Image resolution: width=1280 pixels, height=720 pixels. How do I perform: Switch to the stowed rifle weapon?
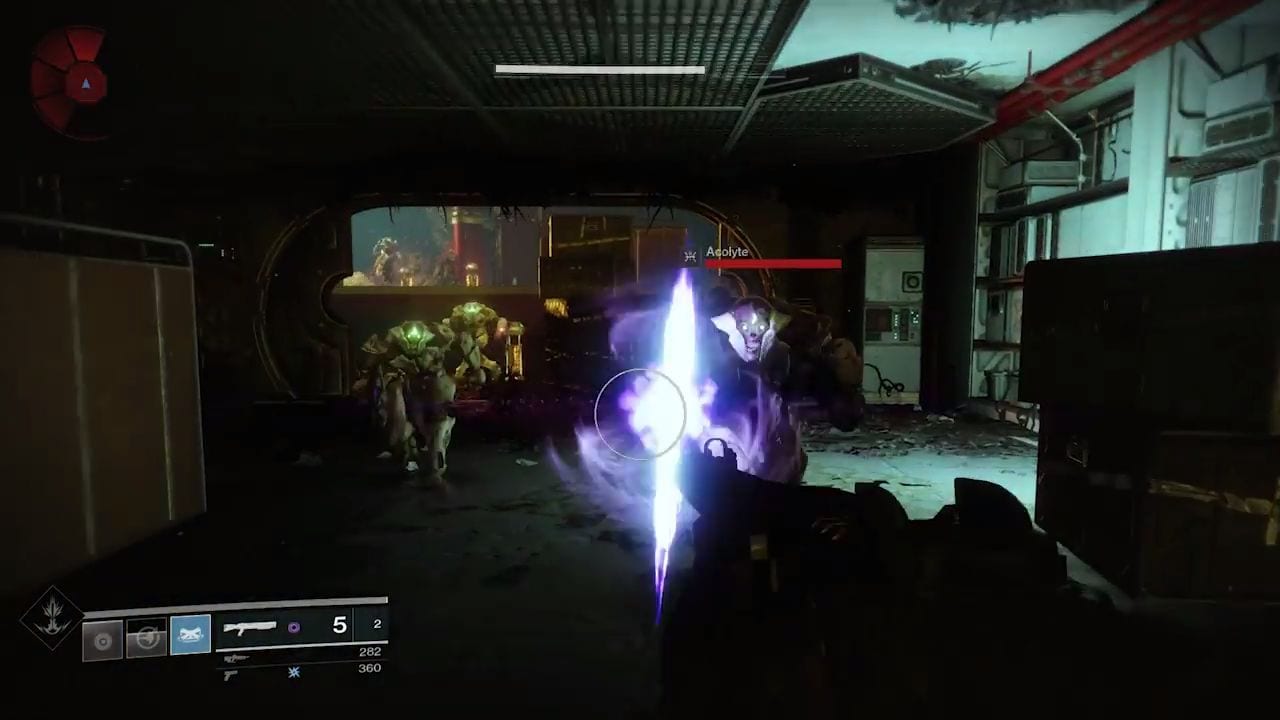coord(237,659)
